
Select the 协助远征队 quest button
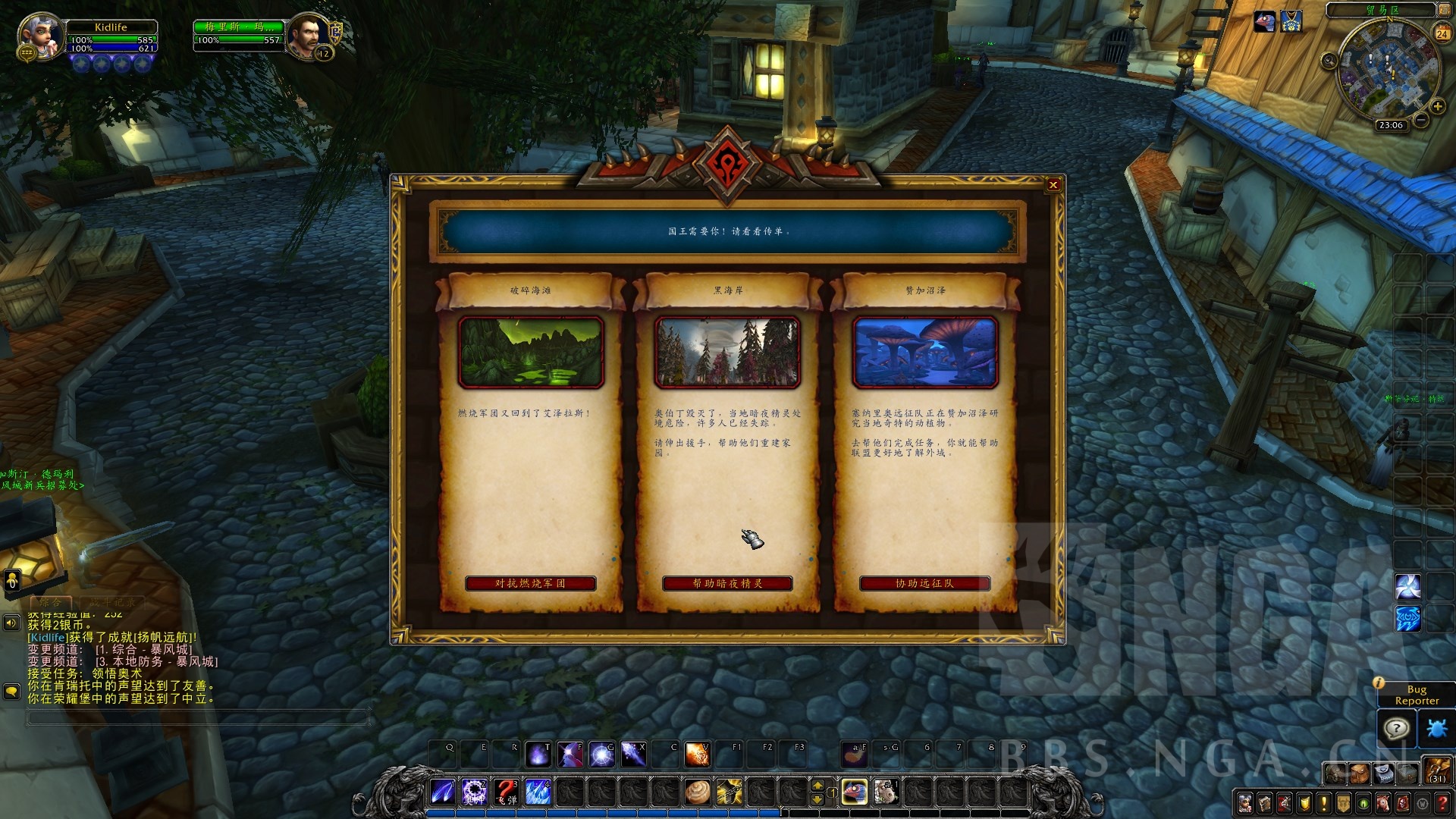pos(924,583)
